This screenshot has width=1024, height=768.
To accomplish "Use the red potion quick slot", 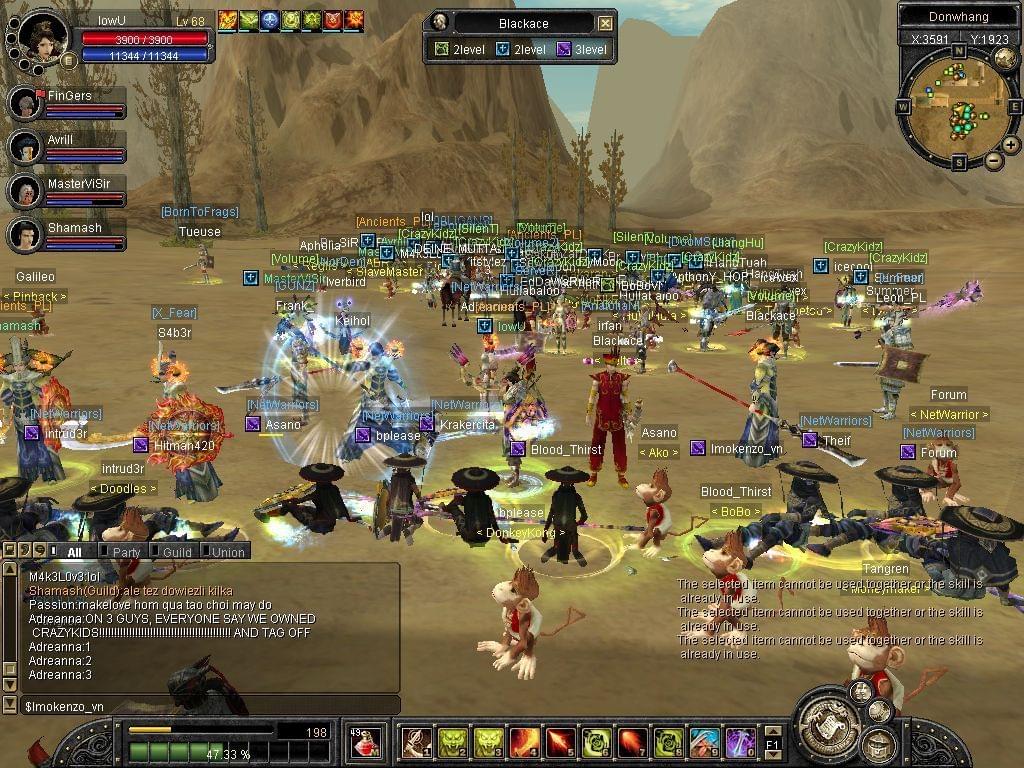I will 366,743.
